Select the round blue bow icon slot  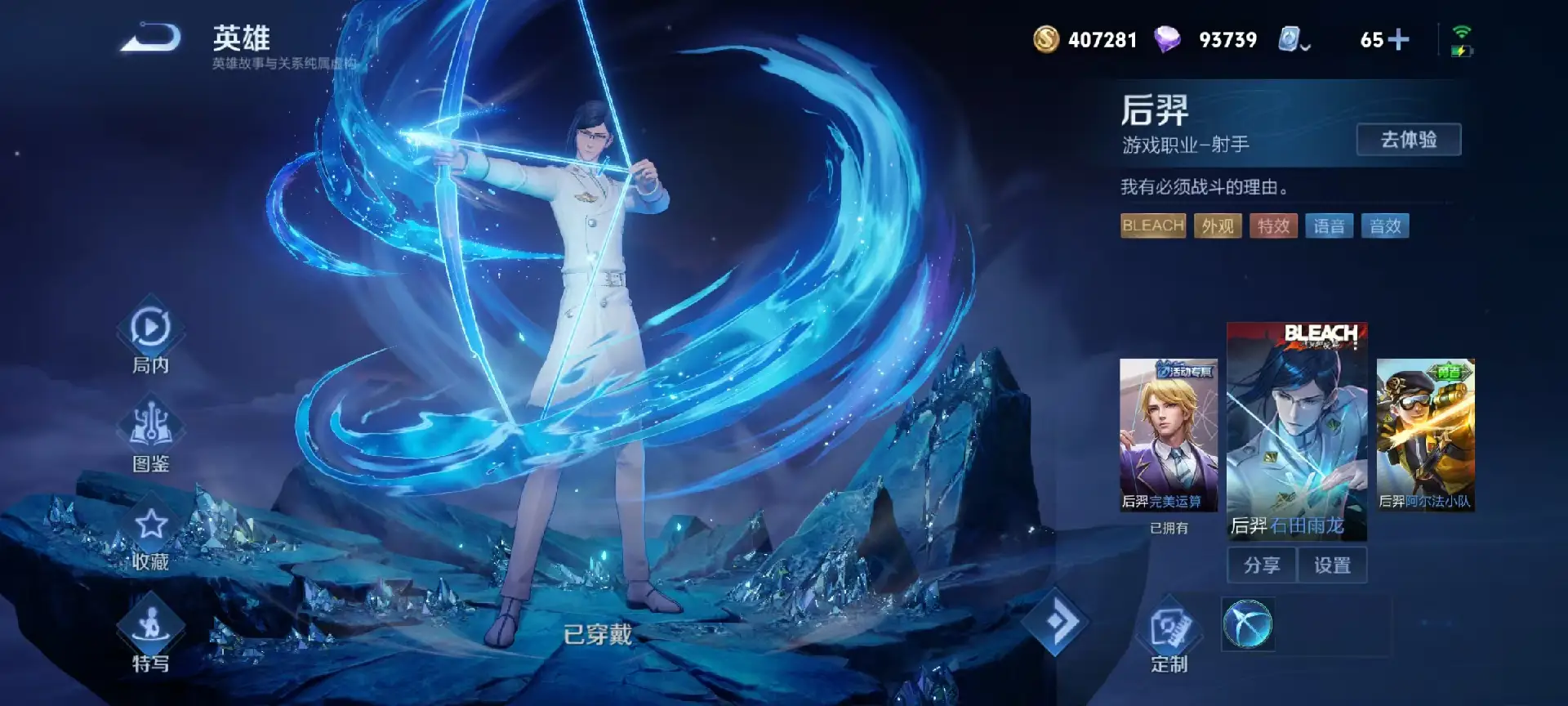click(x=1247, y=625)
